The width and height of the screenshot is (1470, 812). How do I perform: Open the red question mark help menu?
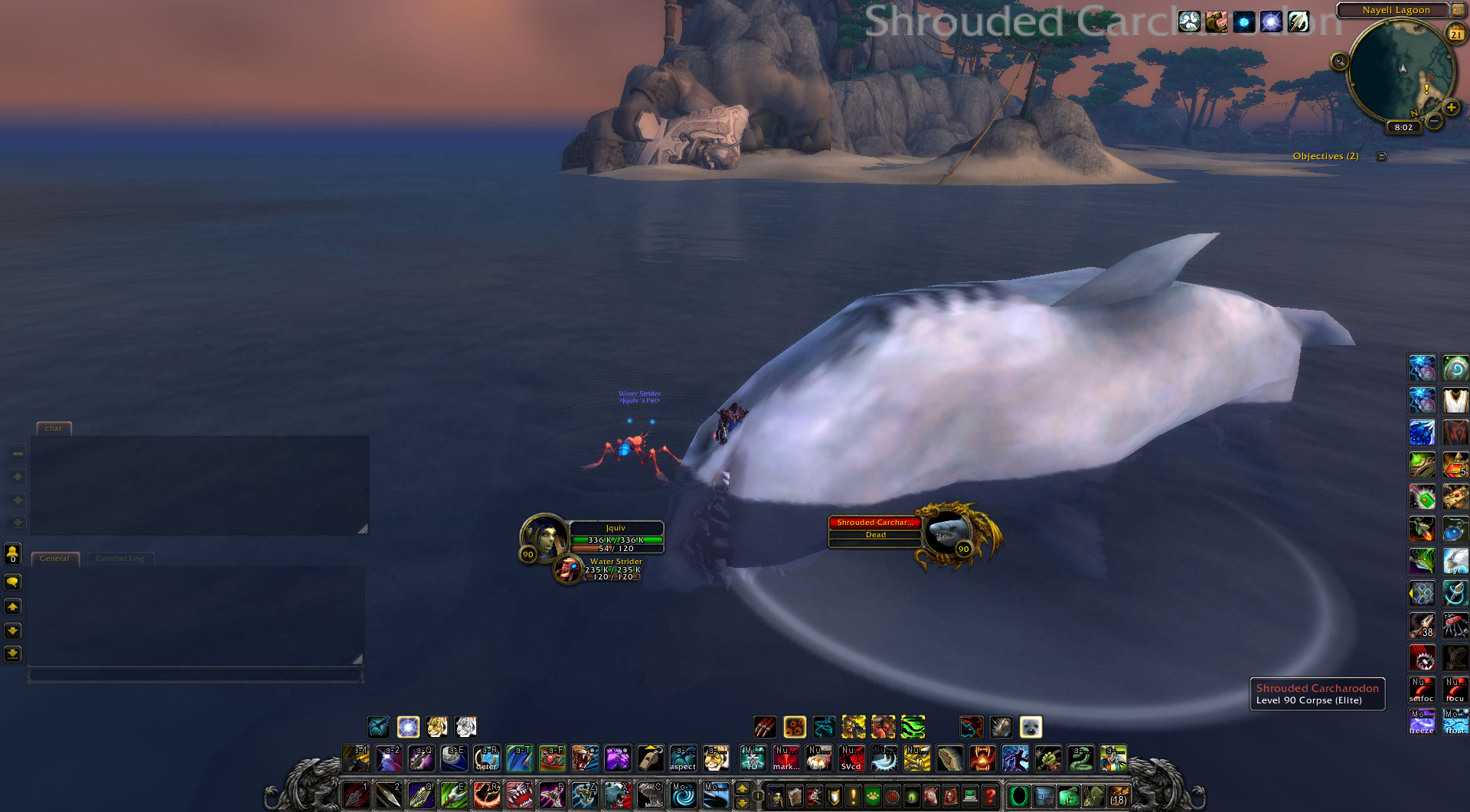tap(989, 796)
